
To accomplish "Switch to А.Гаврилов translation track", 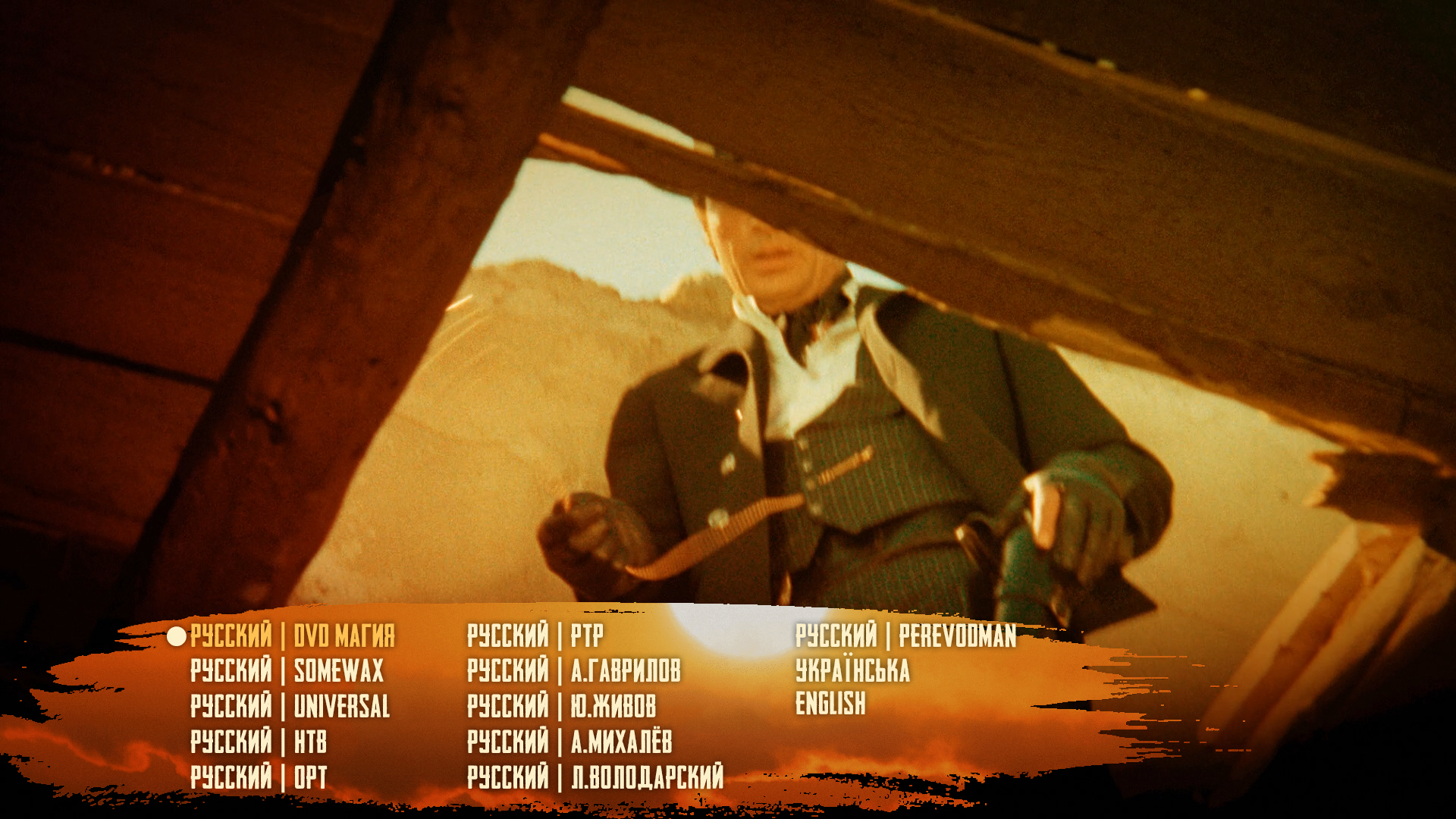I will 573,670.
